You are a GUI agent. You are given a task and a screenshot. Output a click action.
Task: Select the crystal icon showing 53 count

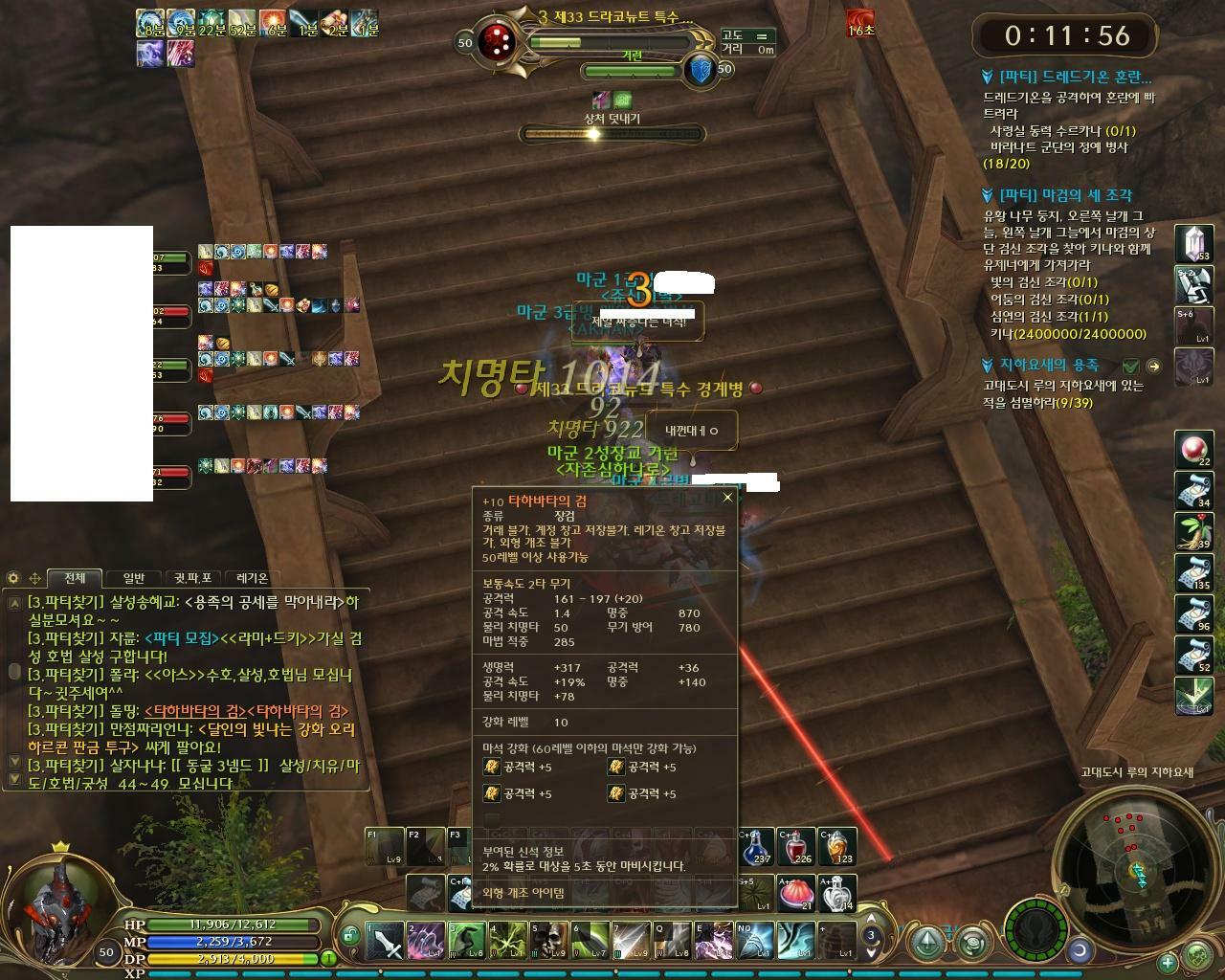tap(1194, 241)
